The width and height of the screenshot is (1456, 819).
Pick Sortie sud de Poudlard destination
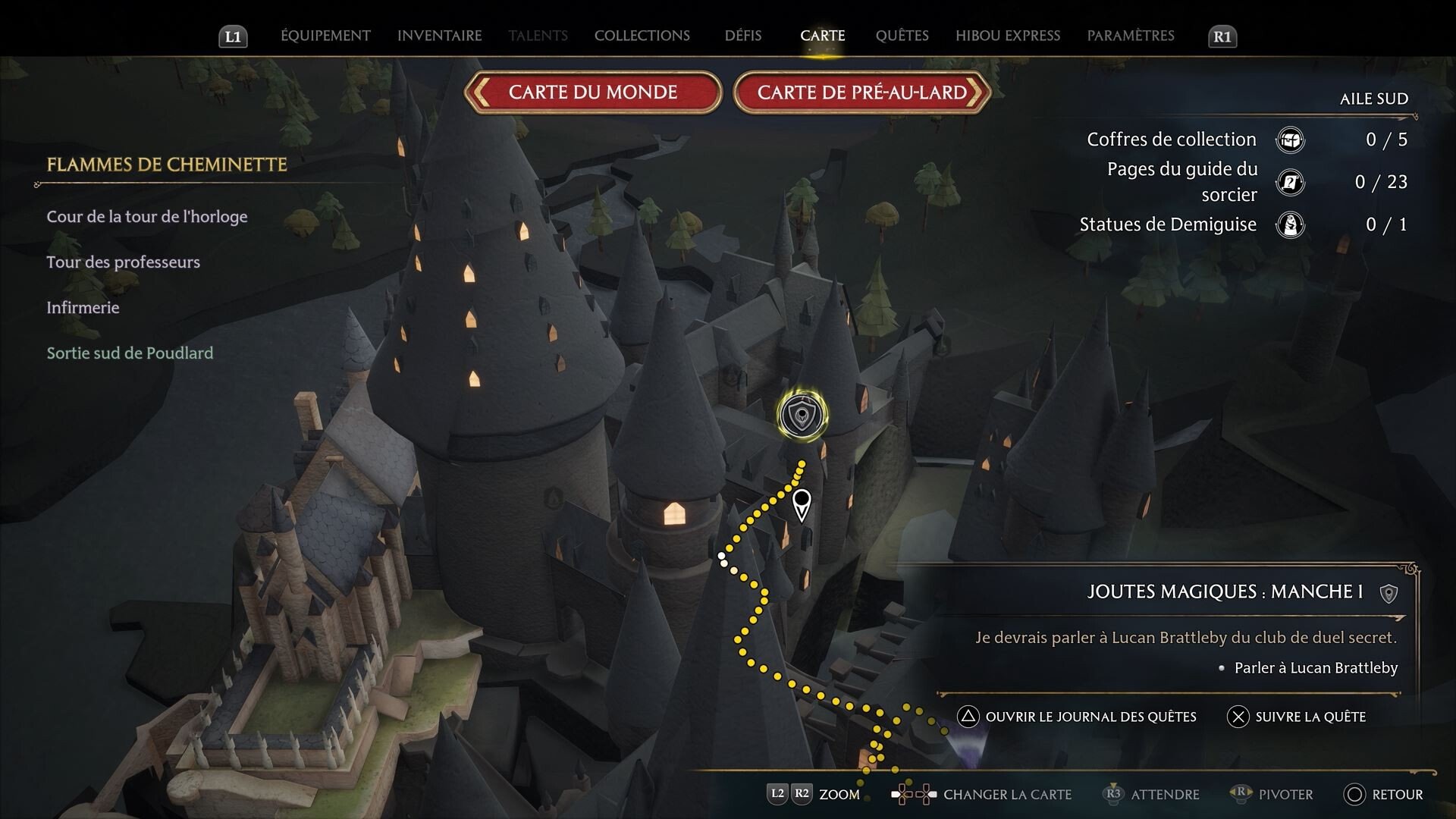pyautogui.click(x=130, y=353)
